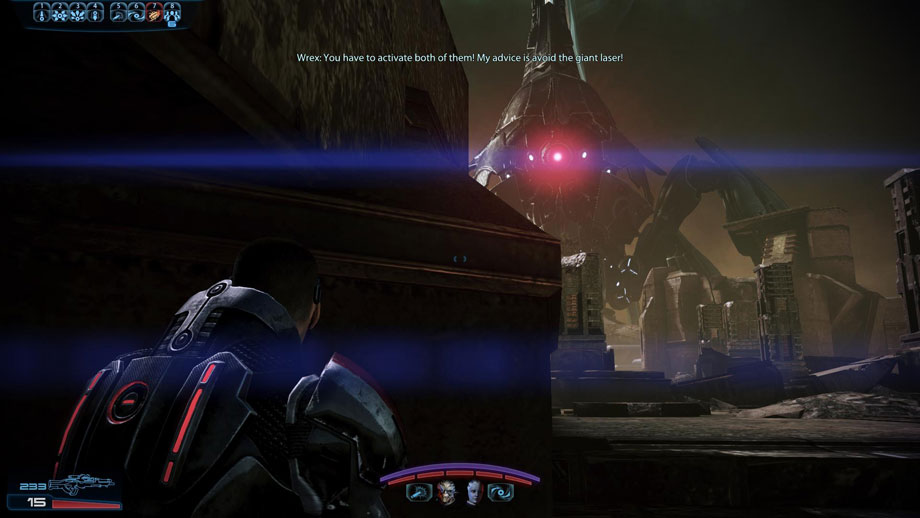This screenshot has width=920, height=518.
Task: Cast the swirl power in slot 6
Action: 136,12
